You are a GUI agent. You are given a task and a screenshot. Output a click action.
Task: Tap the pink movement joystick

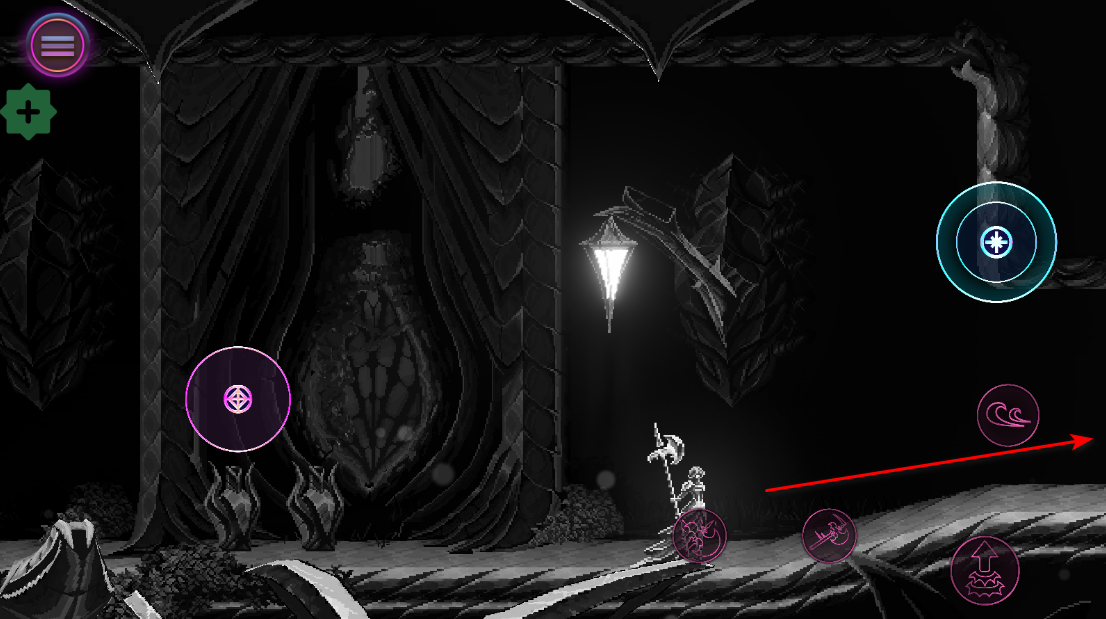[238, 399]
